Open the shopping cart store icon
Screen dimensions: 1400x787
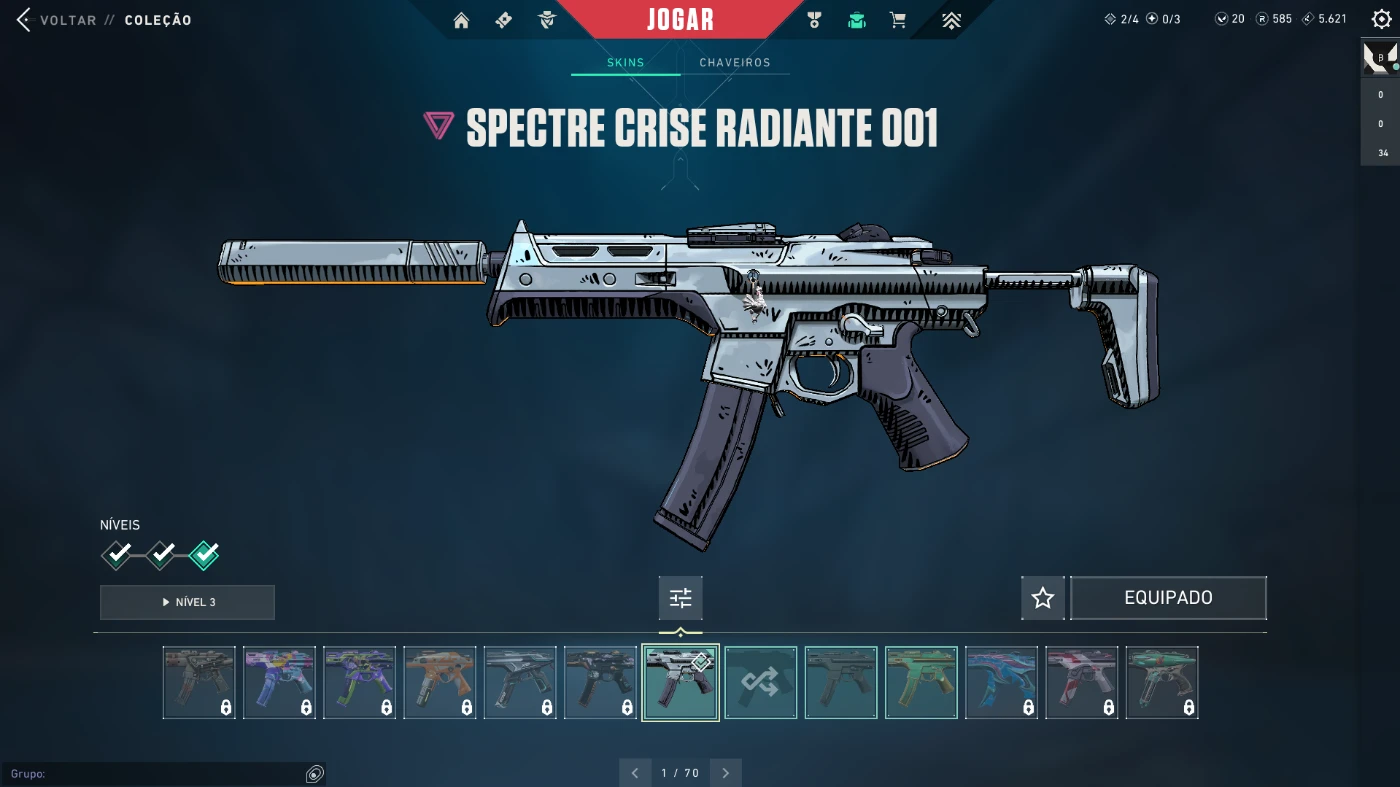pos(898,20)
